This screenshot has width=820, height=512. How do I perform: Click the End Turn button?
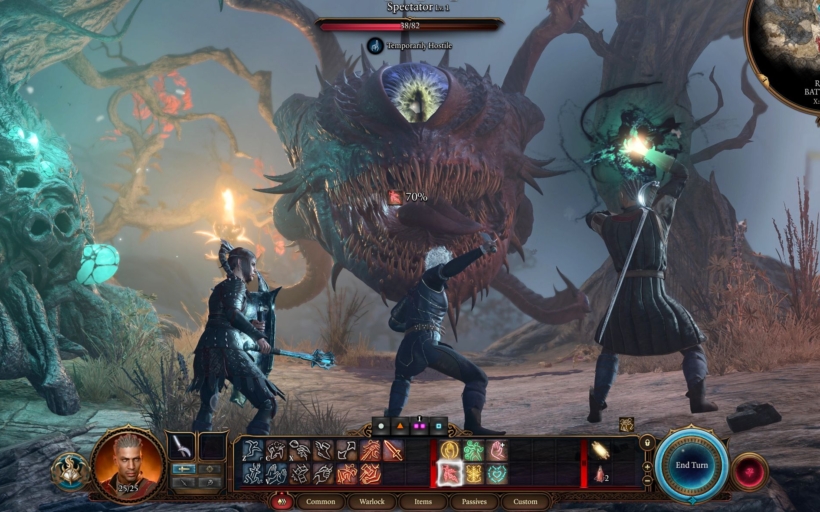pos(691,466)
